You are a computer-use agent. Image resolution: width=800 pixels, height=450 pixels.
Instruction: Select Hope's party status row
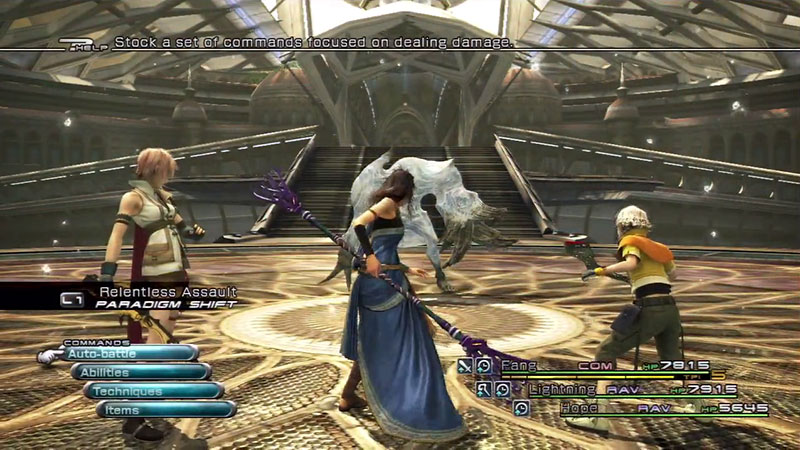[640, 408]
